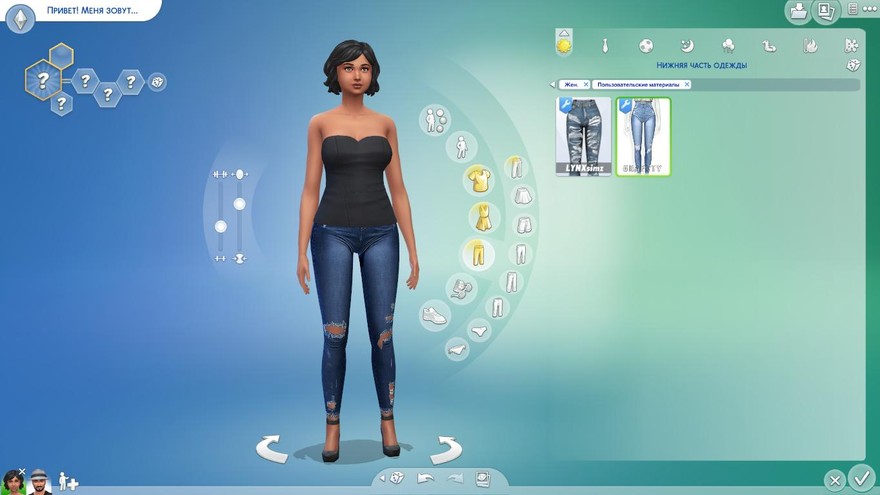Open the hot weather flame category
Image resolution: width=880 pixels, height=495 pixels.
click(x=810, y=45)
